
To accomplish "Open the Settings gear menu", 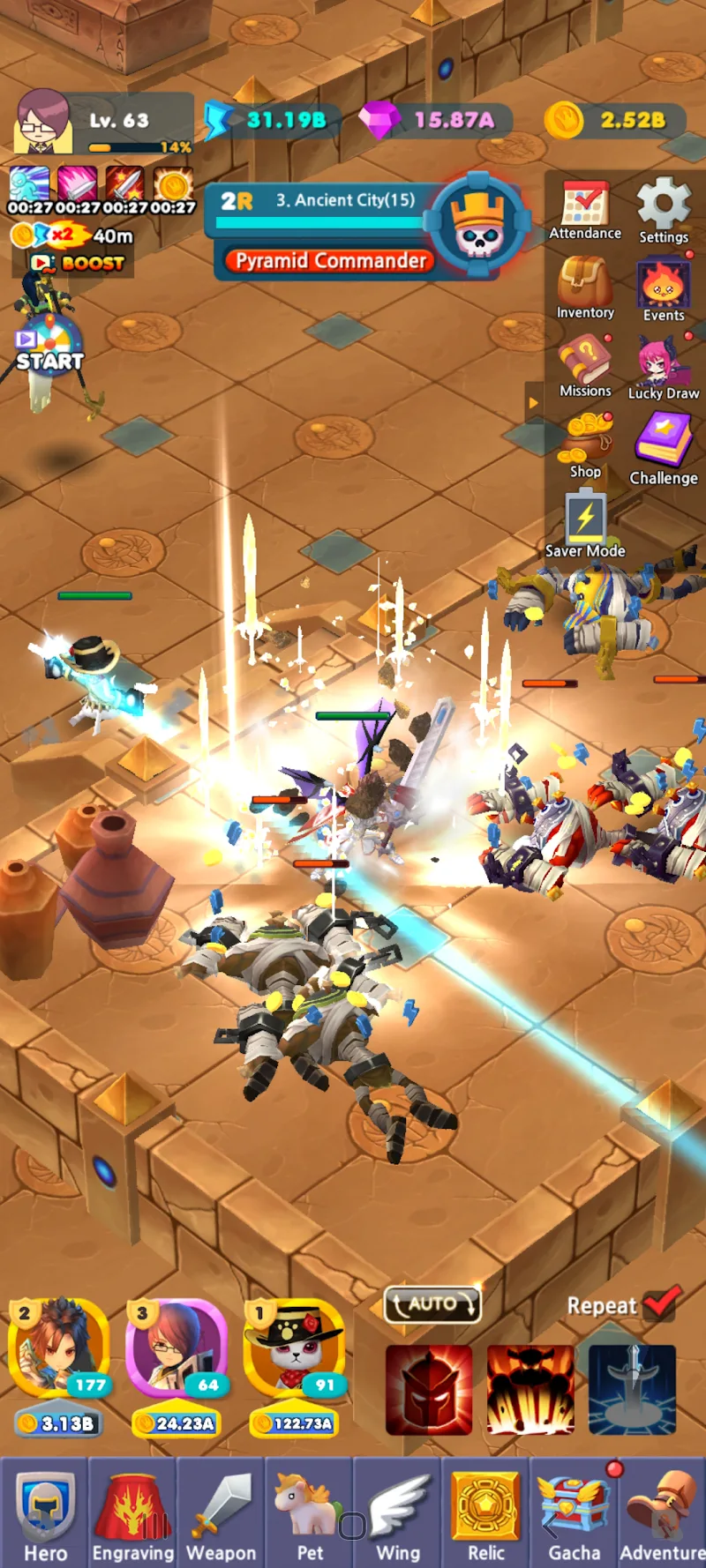I will [x=664, y=210].
